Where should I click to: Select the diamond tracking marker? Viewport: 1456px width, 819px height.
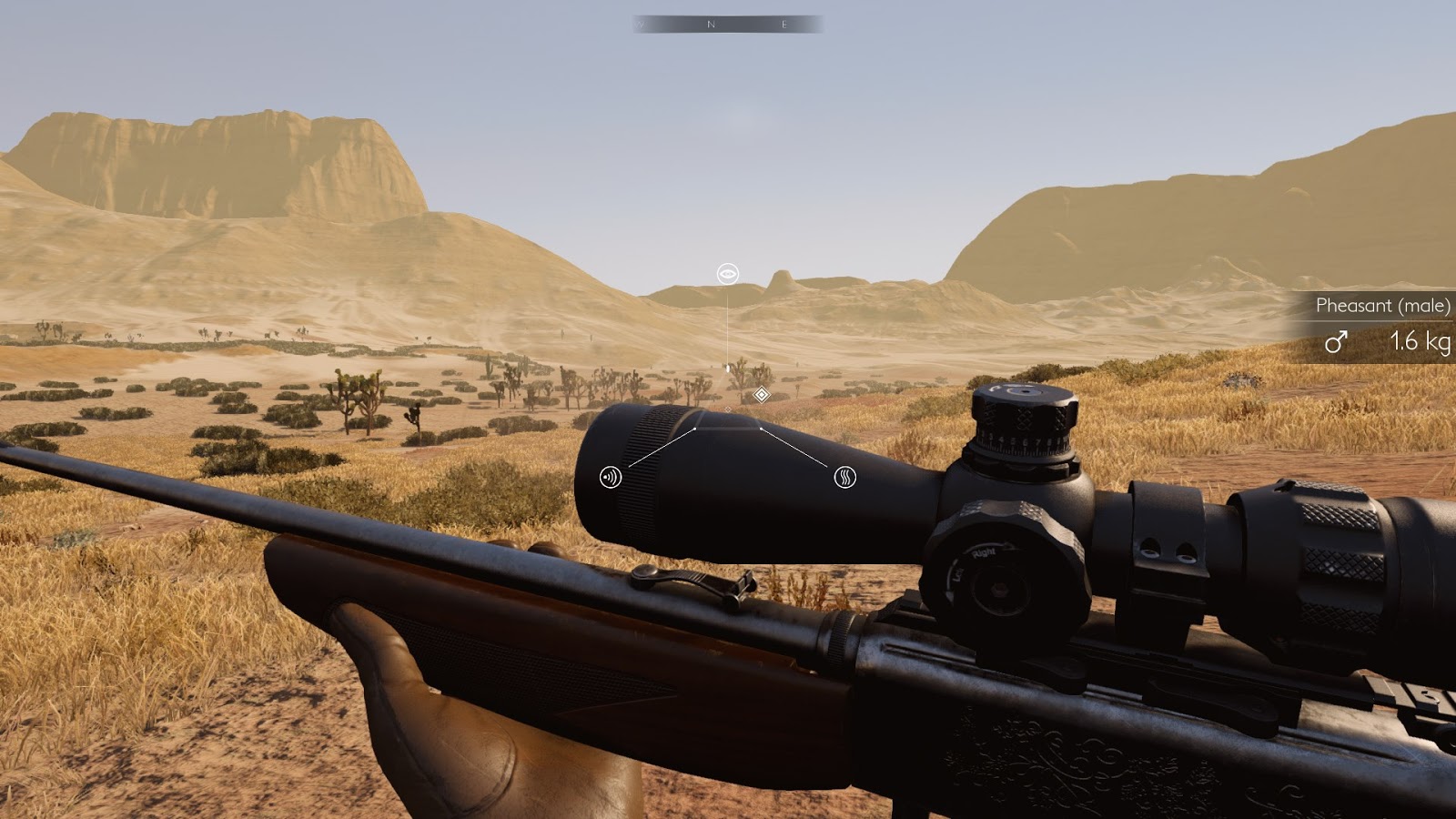tap(763, 393)
